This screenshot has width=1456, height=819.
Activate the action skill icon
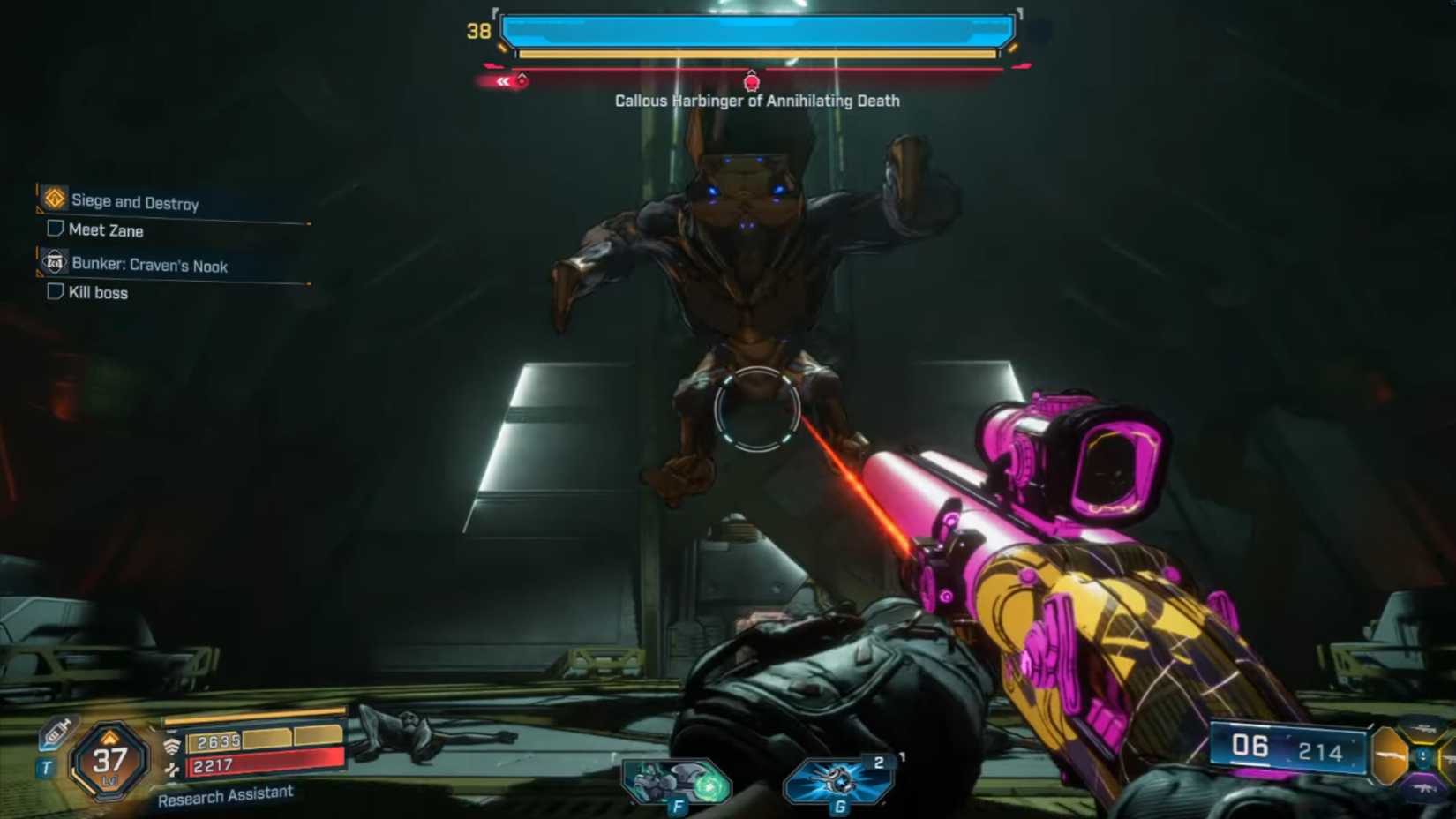tap(676, 783)
